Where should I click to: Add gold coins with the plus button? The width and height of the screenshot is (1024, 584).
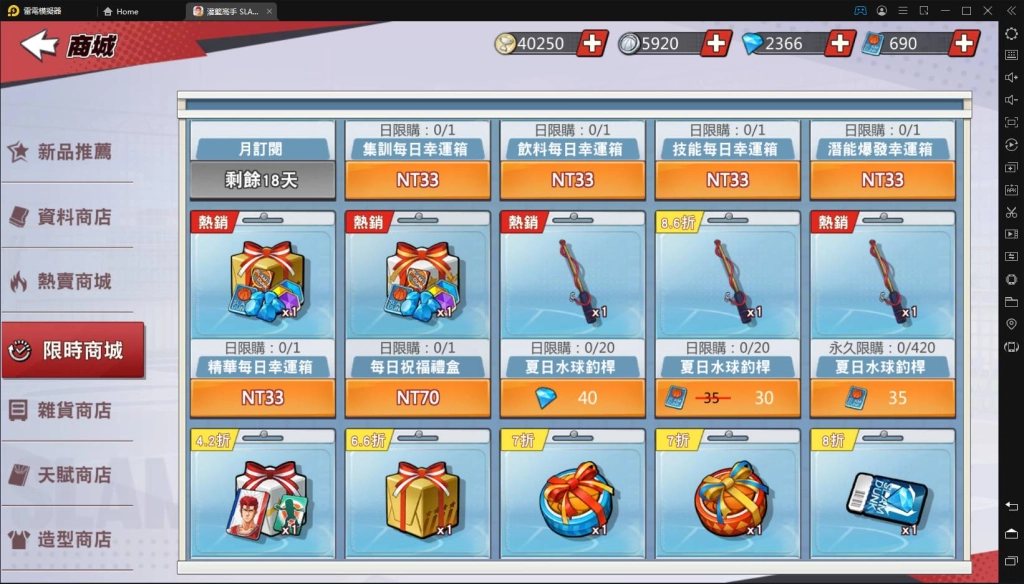tap(592, 43)
